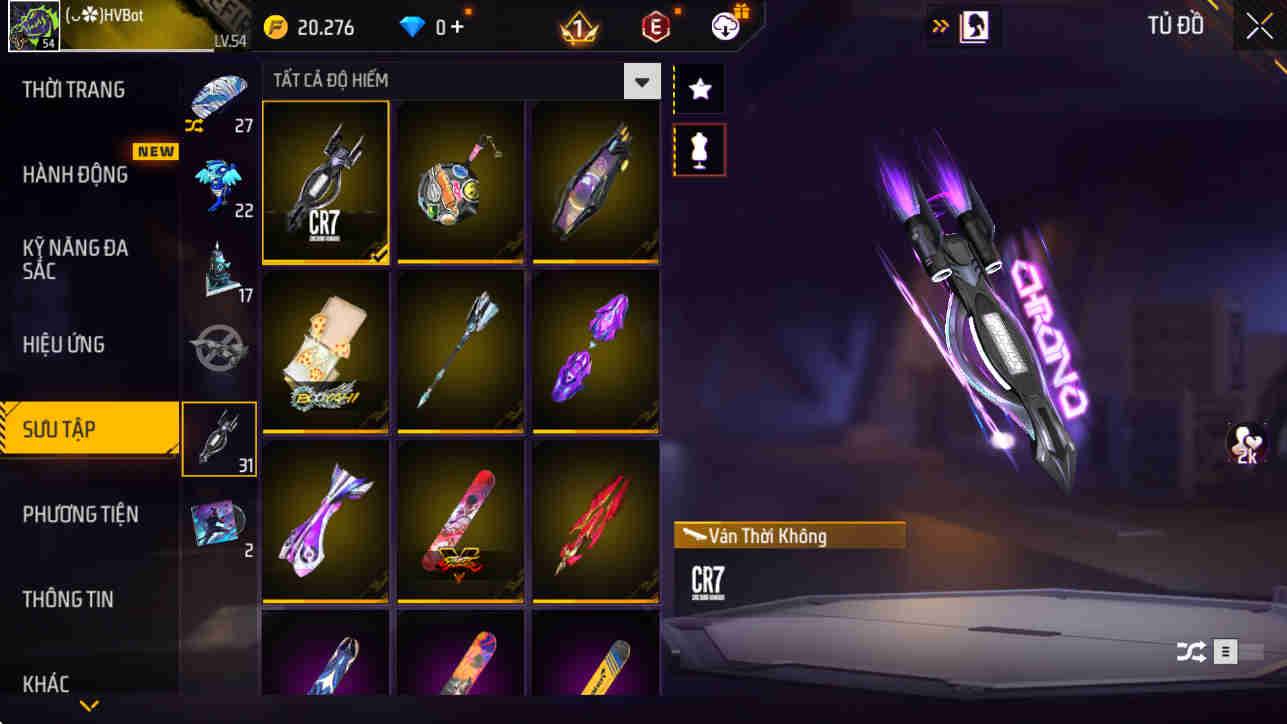Screen dimensions: 1287x724
Task: Open the TẤT CẢ ĐỘ HIẾM rarity dropdown
Action: click(644, 80)
